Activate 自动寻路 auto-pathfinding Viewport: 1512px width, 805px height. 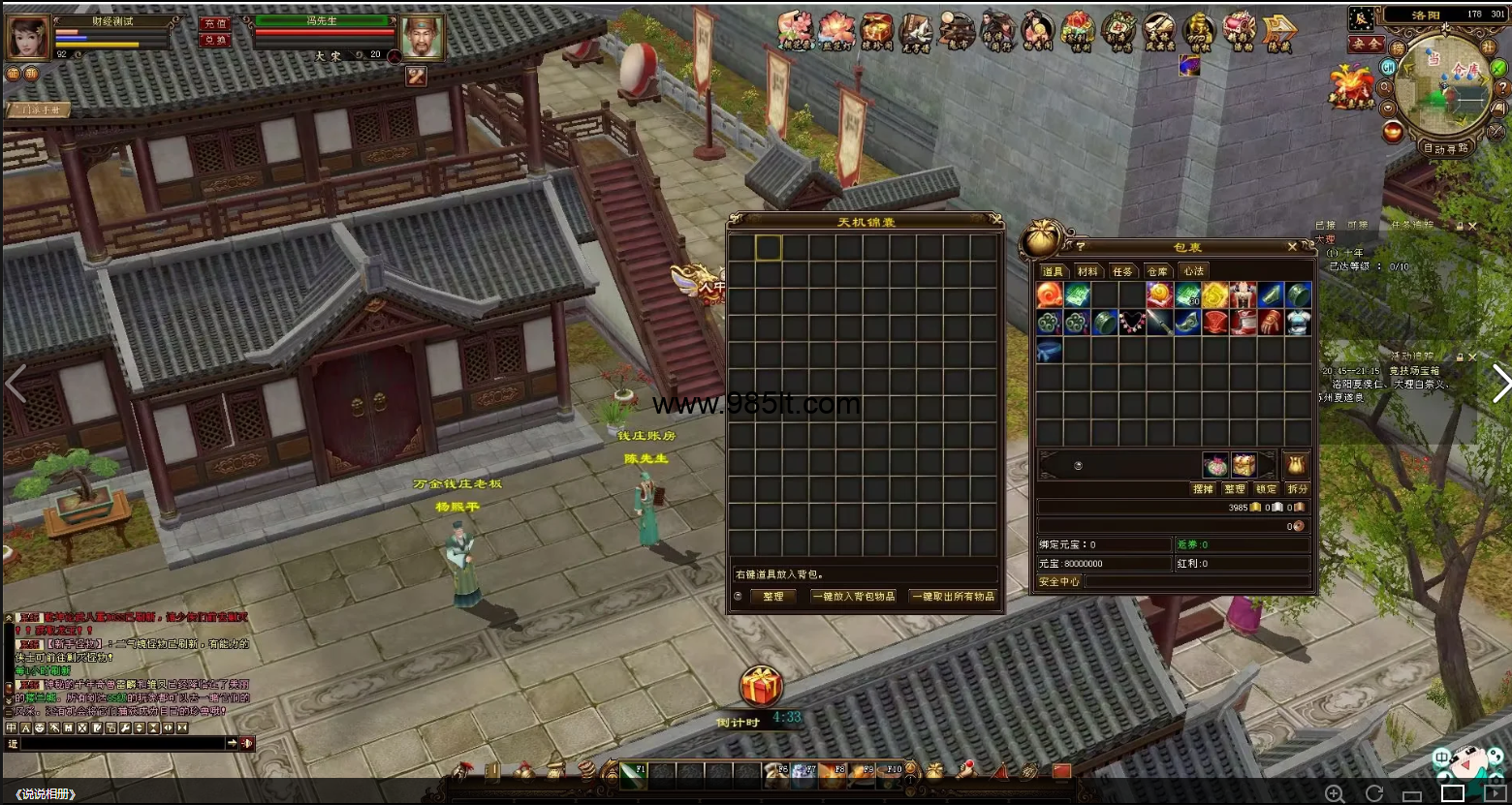1445,149
